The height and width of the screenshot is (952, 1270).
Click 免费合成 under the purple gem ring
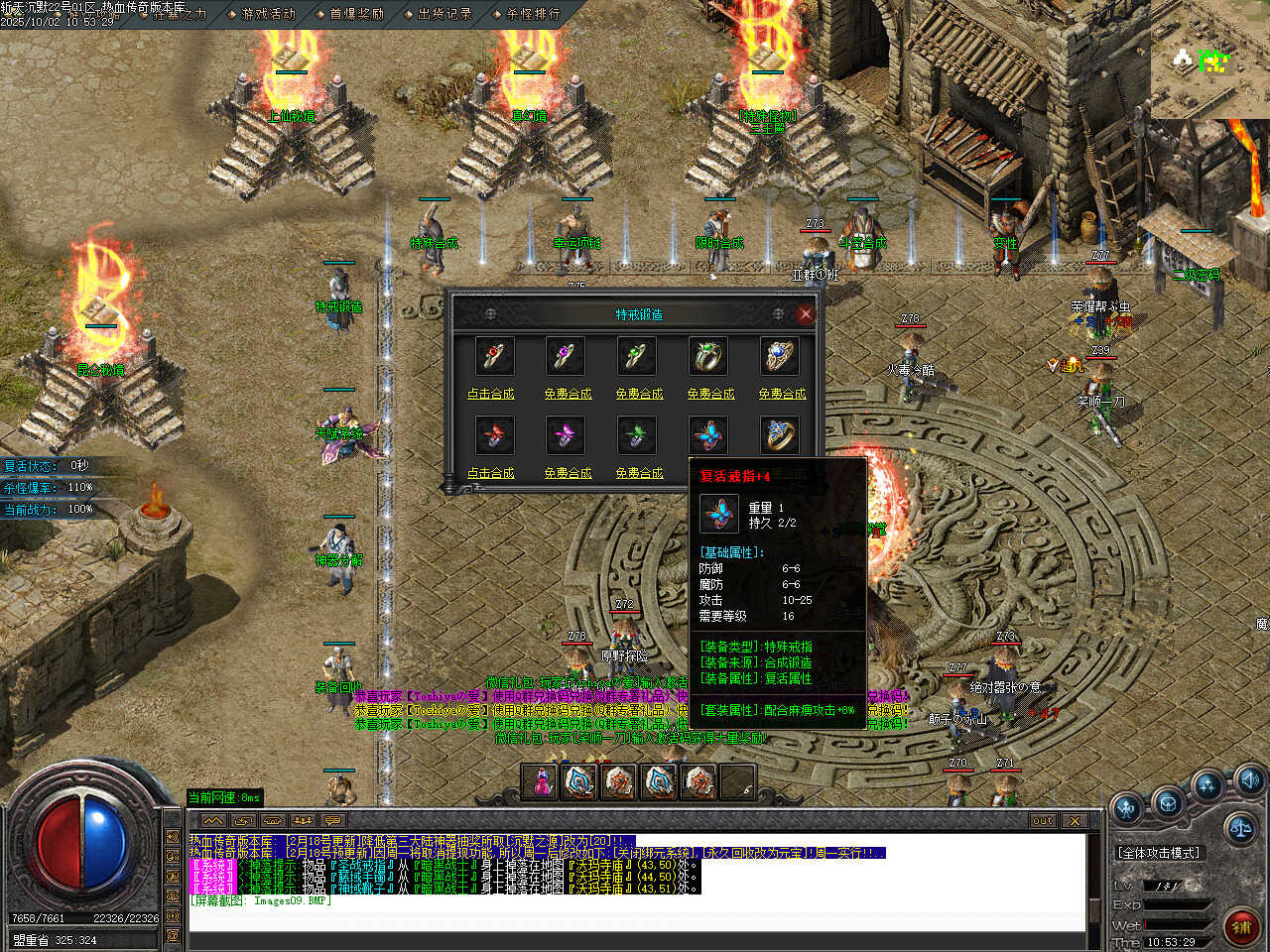(x=568, y=394)
